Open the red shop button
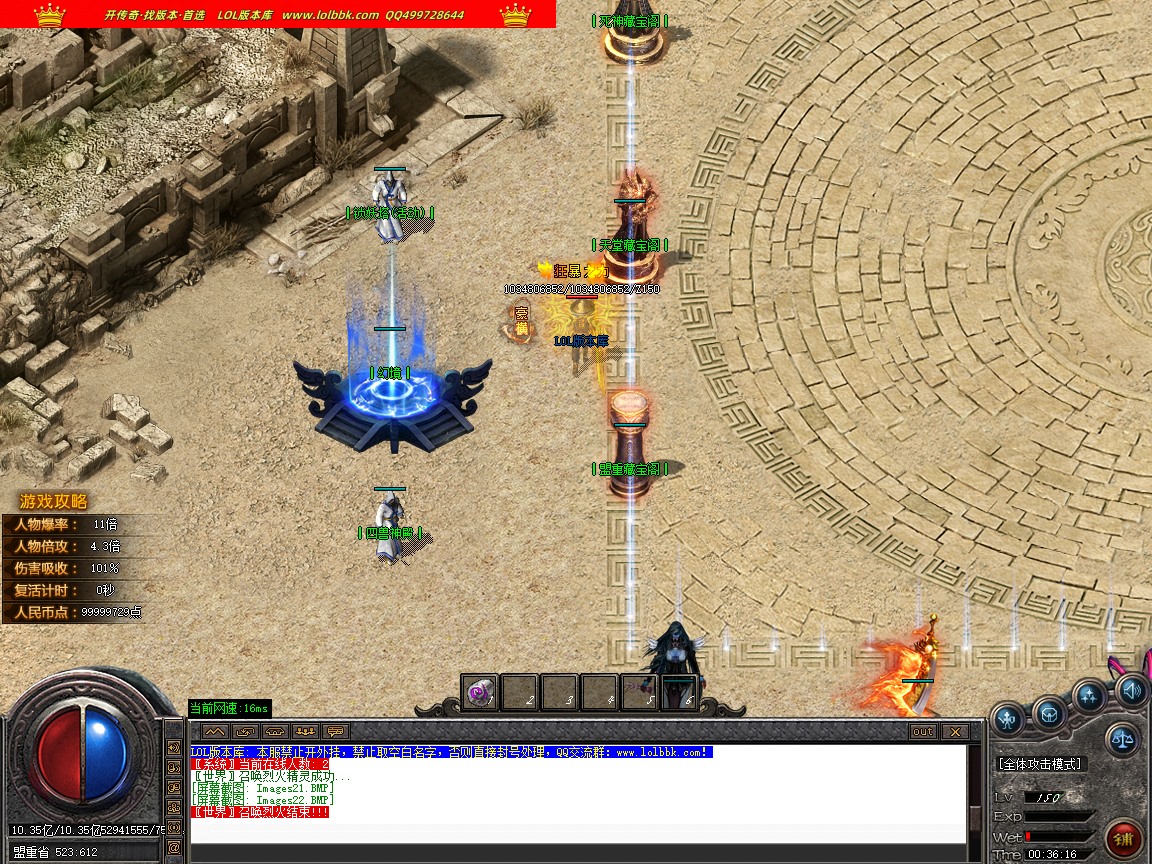Image resolution: width=1152 pixels, height=864 pixels. pyautogui.click(x=1126, y=838)
